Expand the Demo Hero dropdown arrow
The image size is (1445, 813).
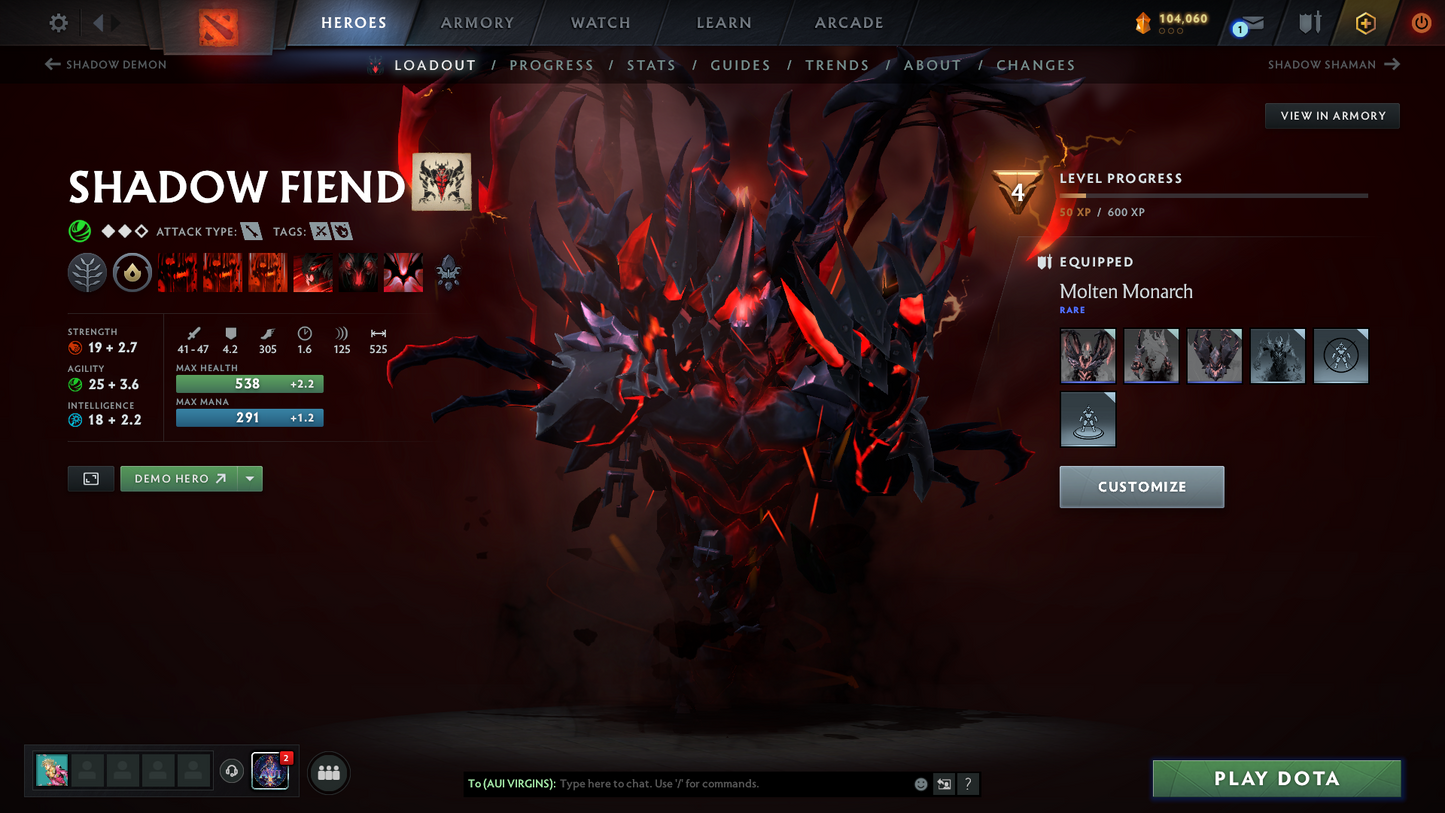[250, 478]
